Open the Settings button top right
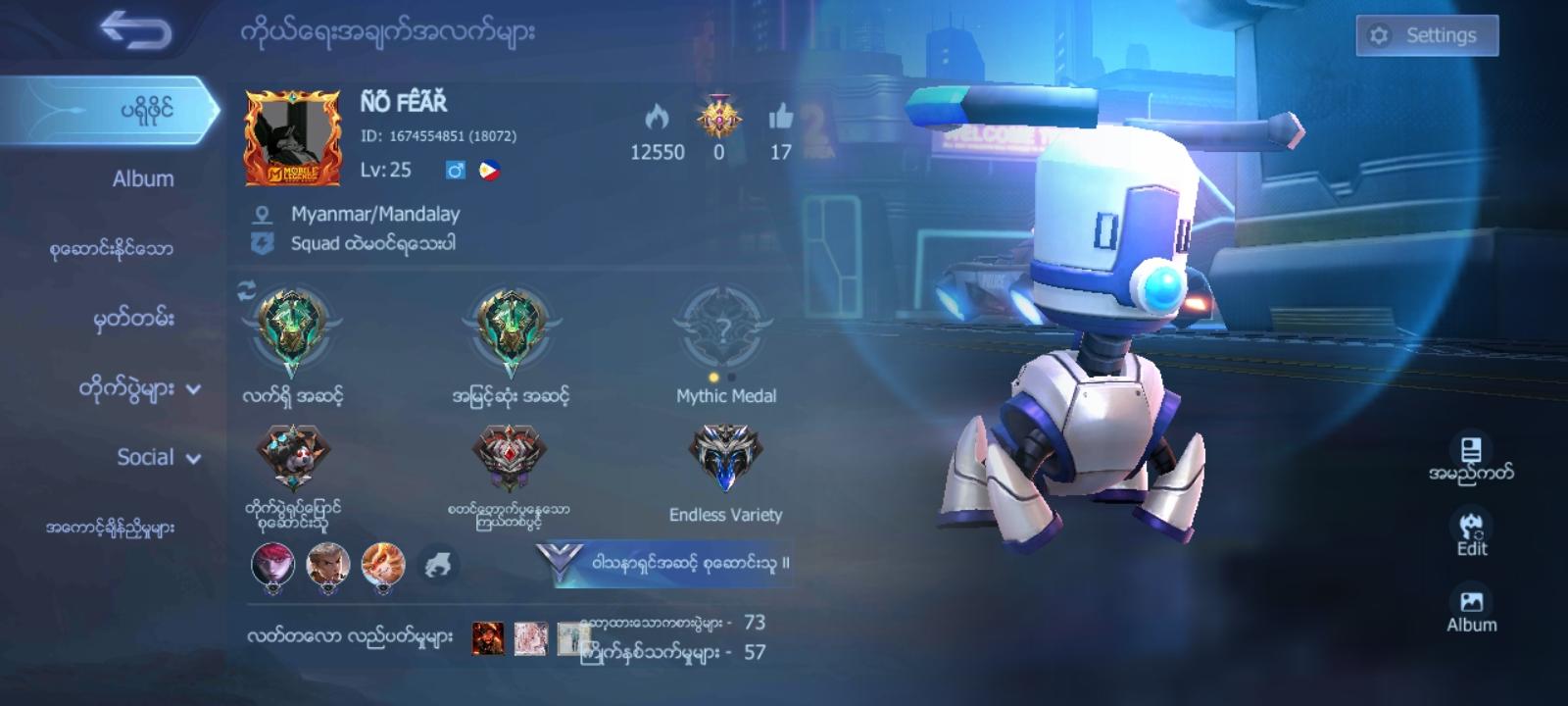Image resolution: width=1568 pixels, height=706 pixels. [x=1426, y=34]
